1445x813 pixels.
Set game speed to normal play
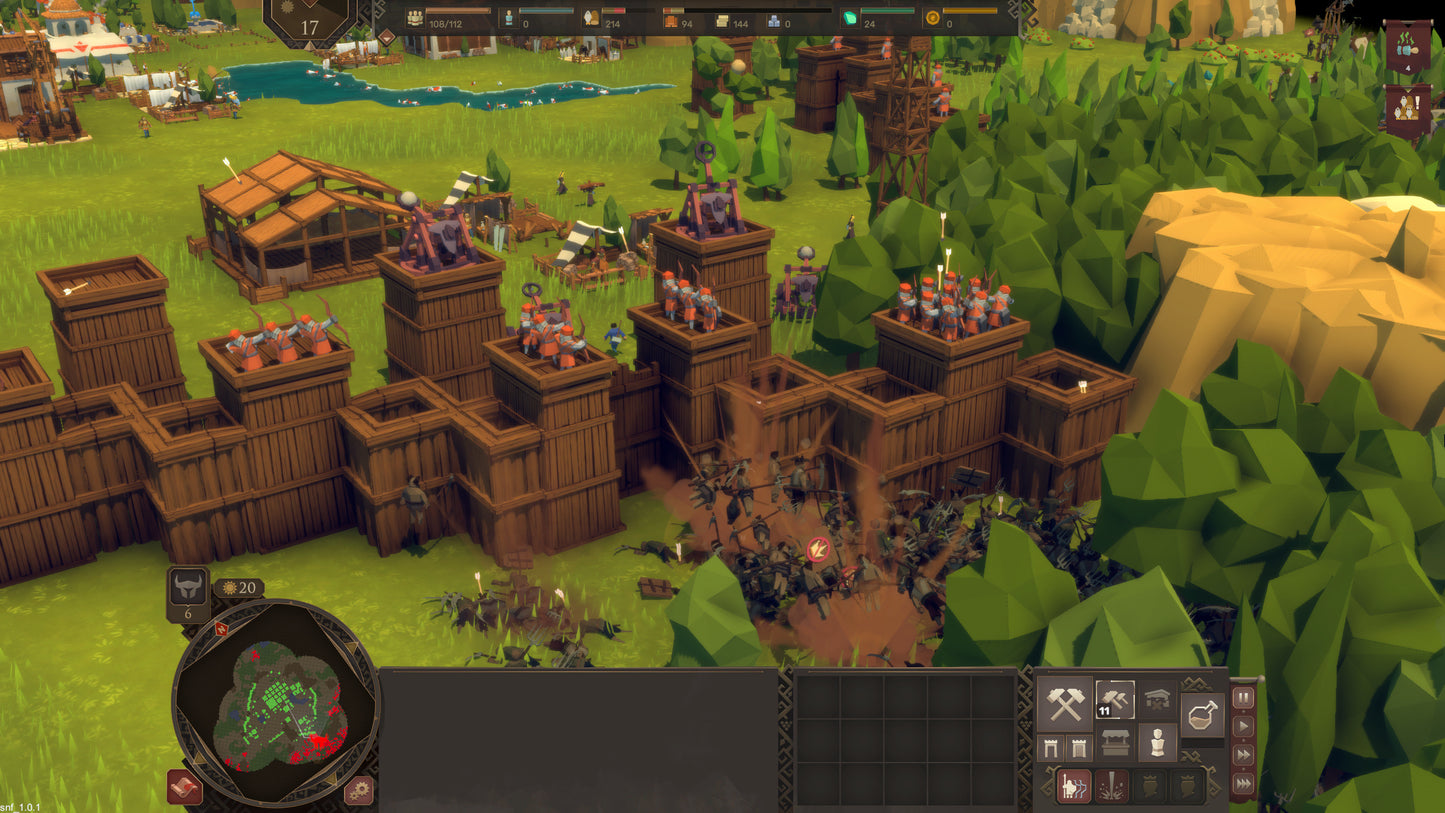tap(1243, 727)
